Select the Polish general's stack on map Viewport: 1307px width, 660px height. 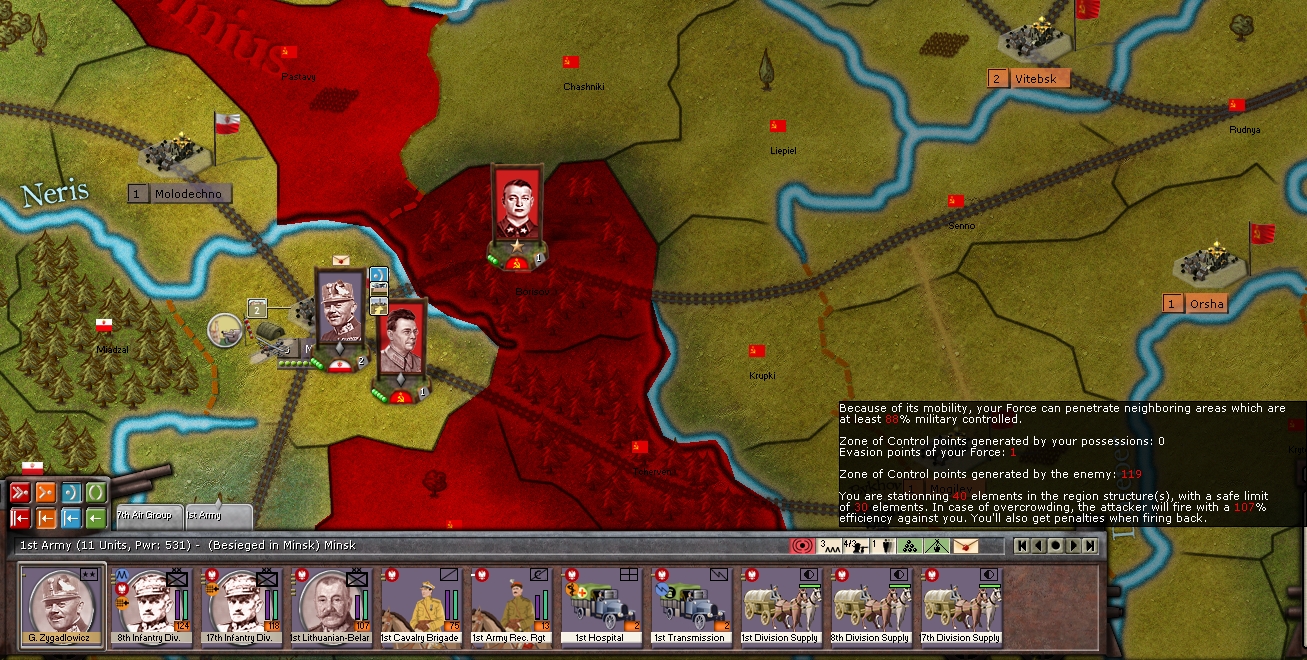[x=340, y=310]
